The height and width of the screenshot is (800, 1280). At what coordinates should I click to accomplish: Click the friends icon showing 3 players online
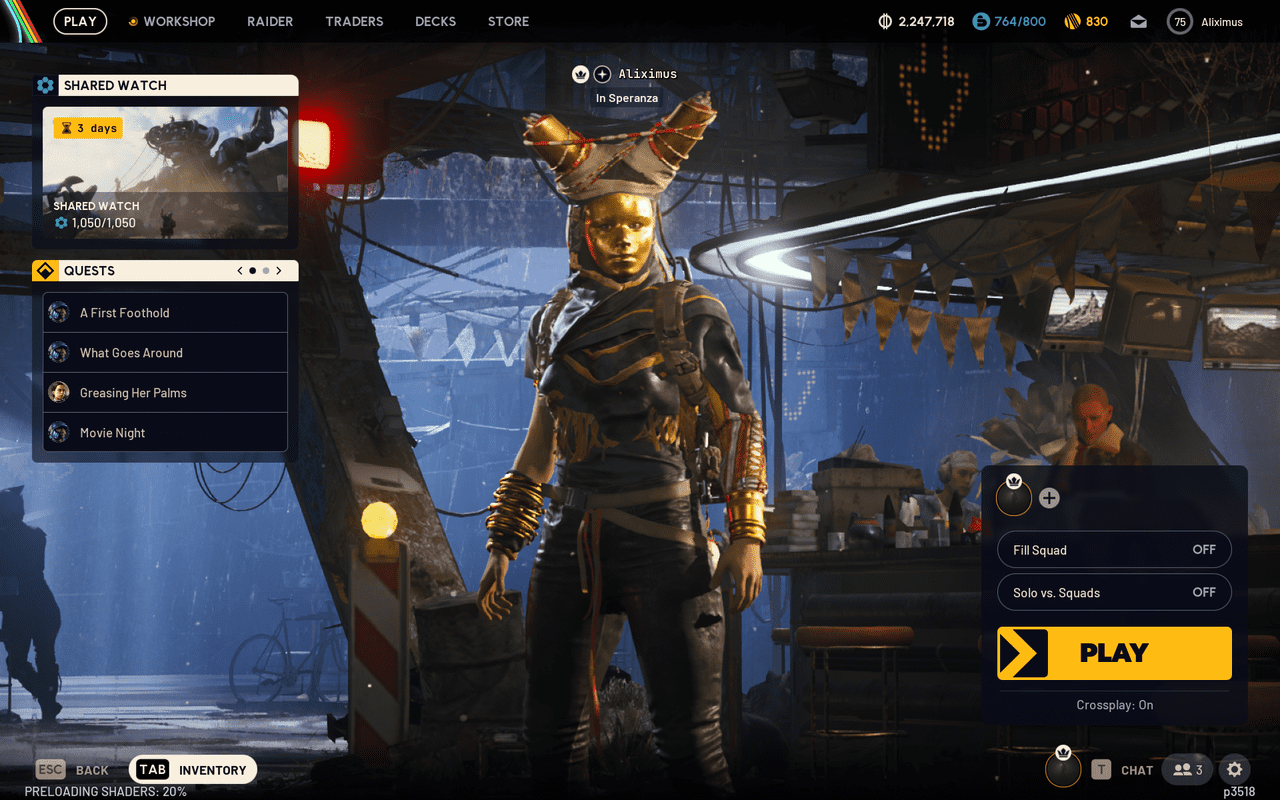[x=1186, y=769]
